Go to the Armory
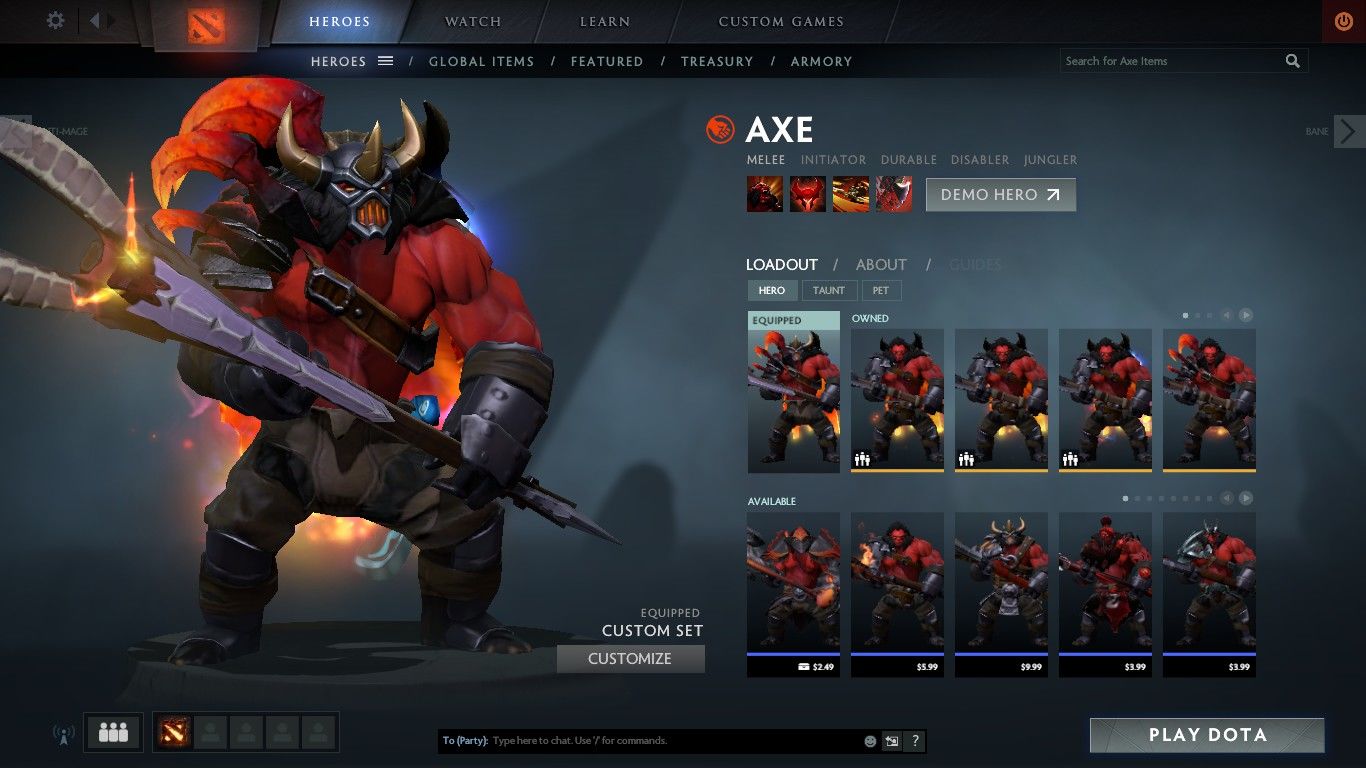Viewport: 1366px width, 768px height. (x=821, y=61)
